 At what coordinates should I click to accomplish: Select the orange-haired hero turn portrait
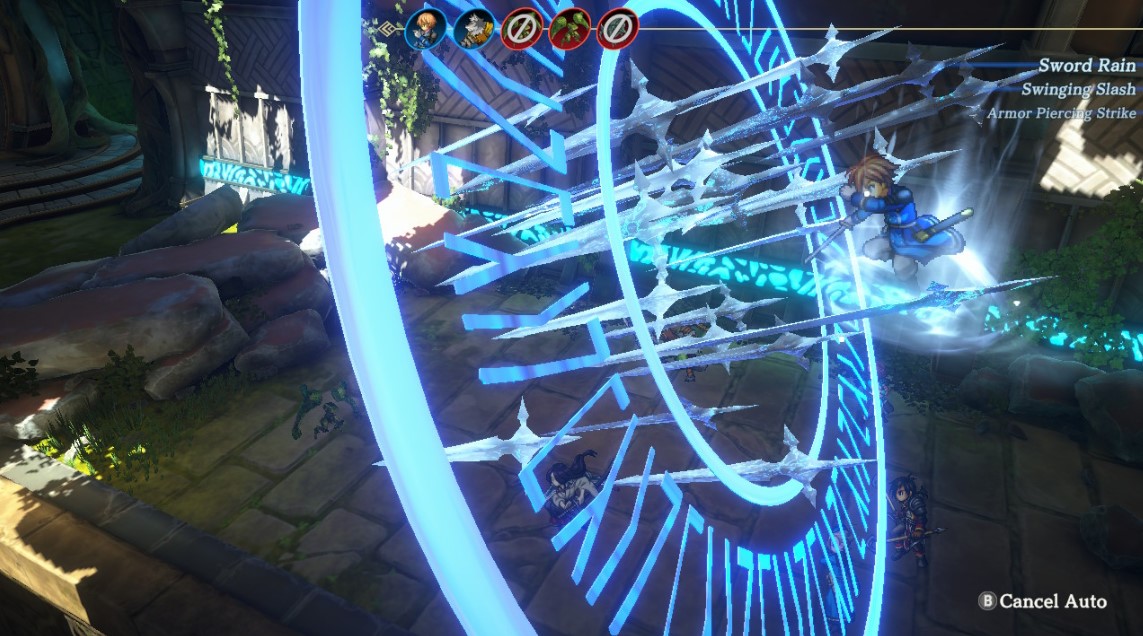(425, 29)
